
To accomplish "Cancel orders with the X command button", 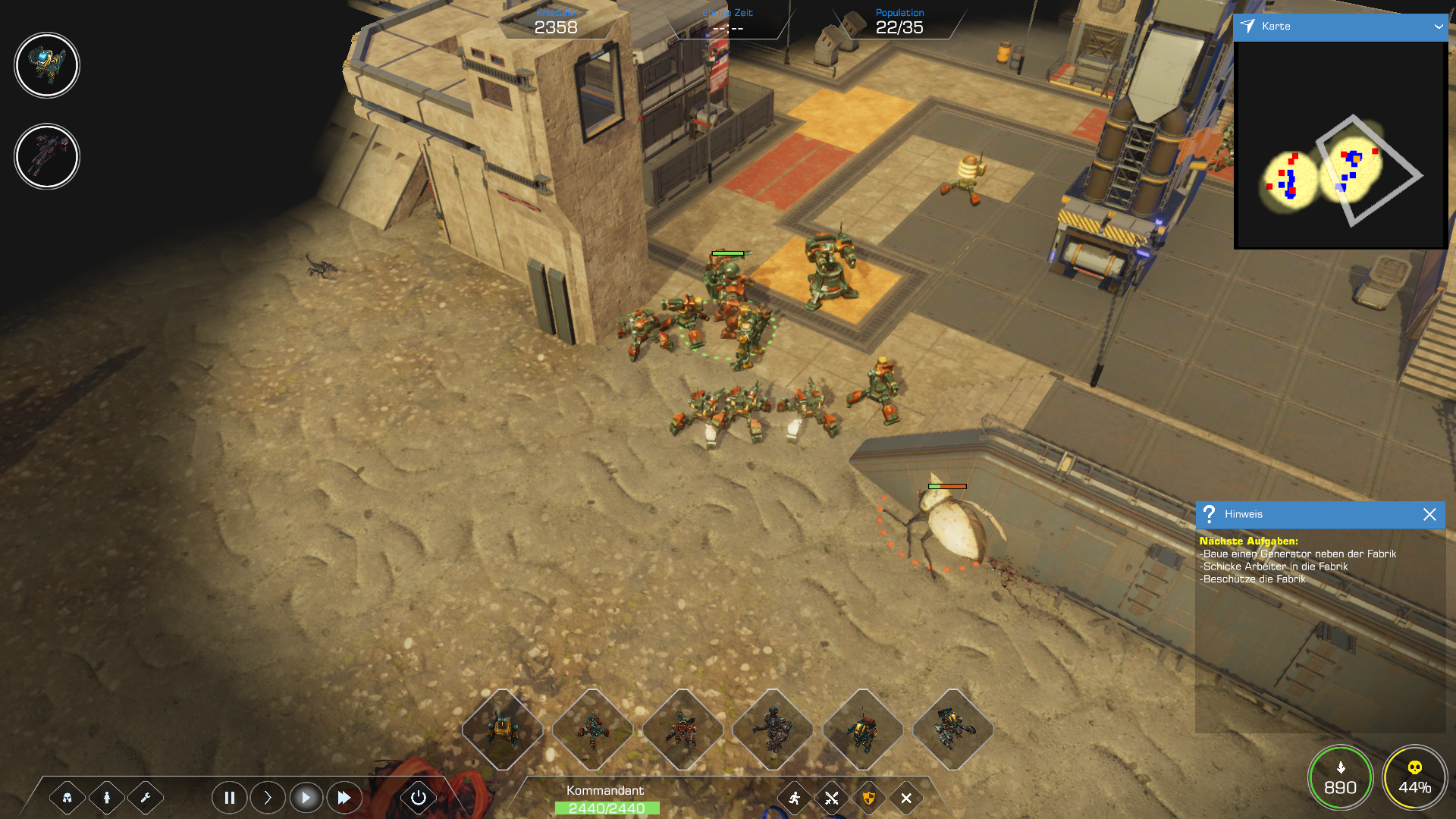I will tap(906, 798).
